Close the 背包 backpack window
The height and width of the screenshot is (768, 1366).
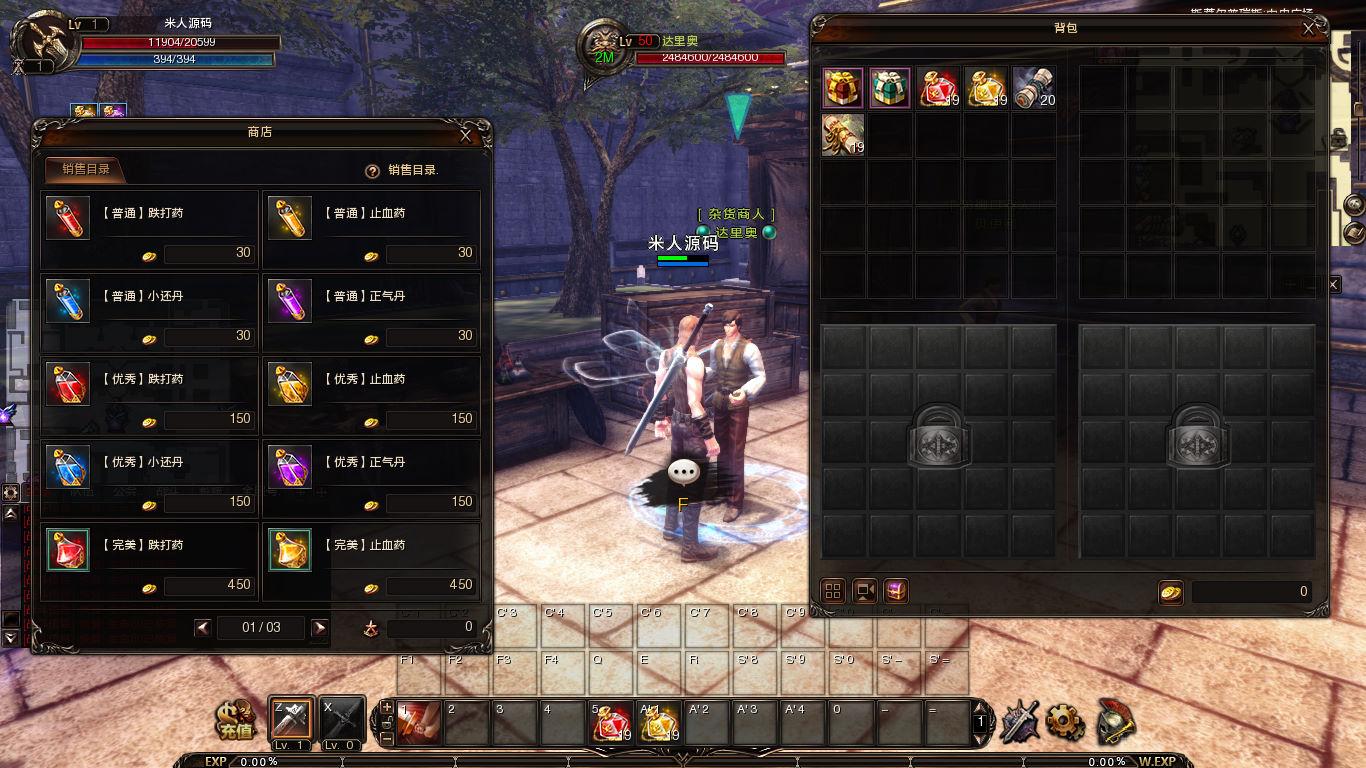point(1309,29)
